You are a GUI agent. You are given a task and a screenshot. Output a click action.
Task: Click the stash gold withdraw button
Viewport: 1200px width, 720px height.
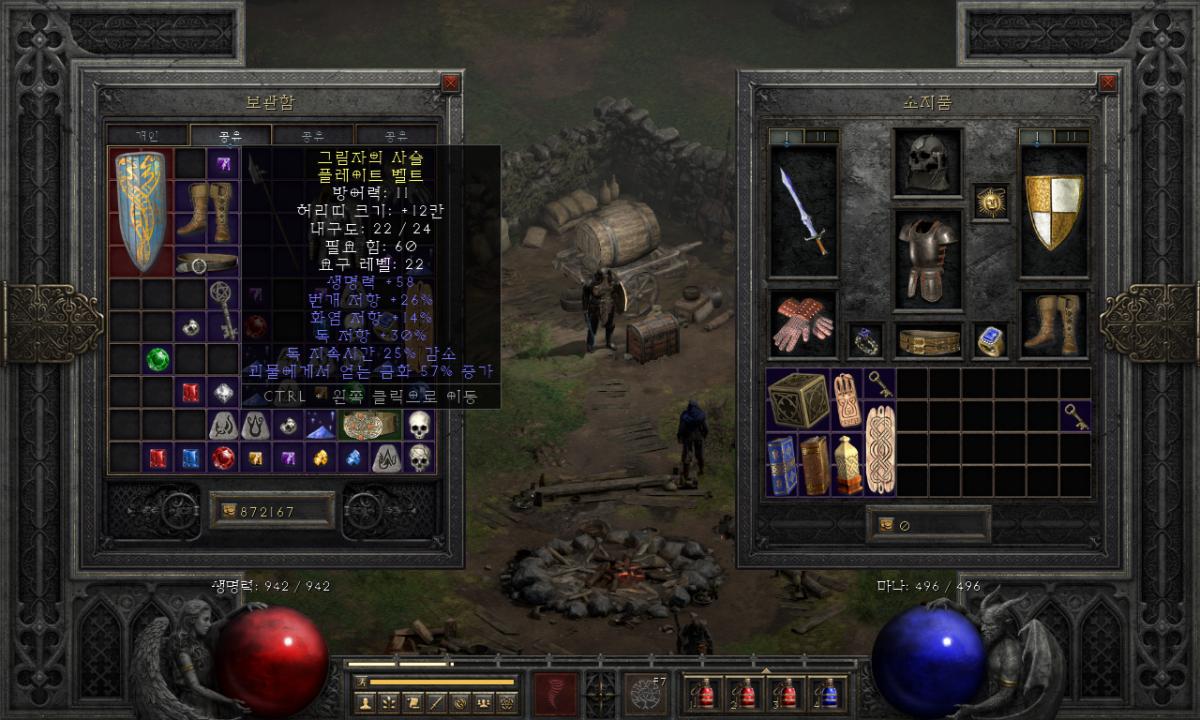(226, 511)
